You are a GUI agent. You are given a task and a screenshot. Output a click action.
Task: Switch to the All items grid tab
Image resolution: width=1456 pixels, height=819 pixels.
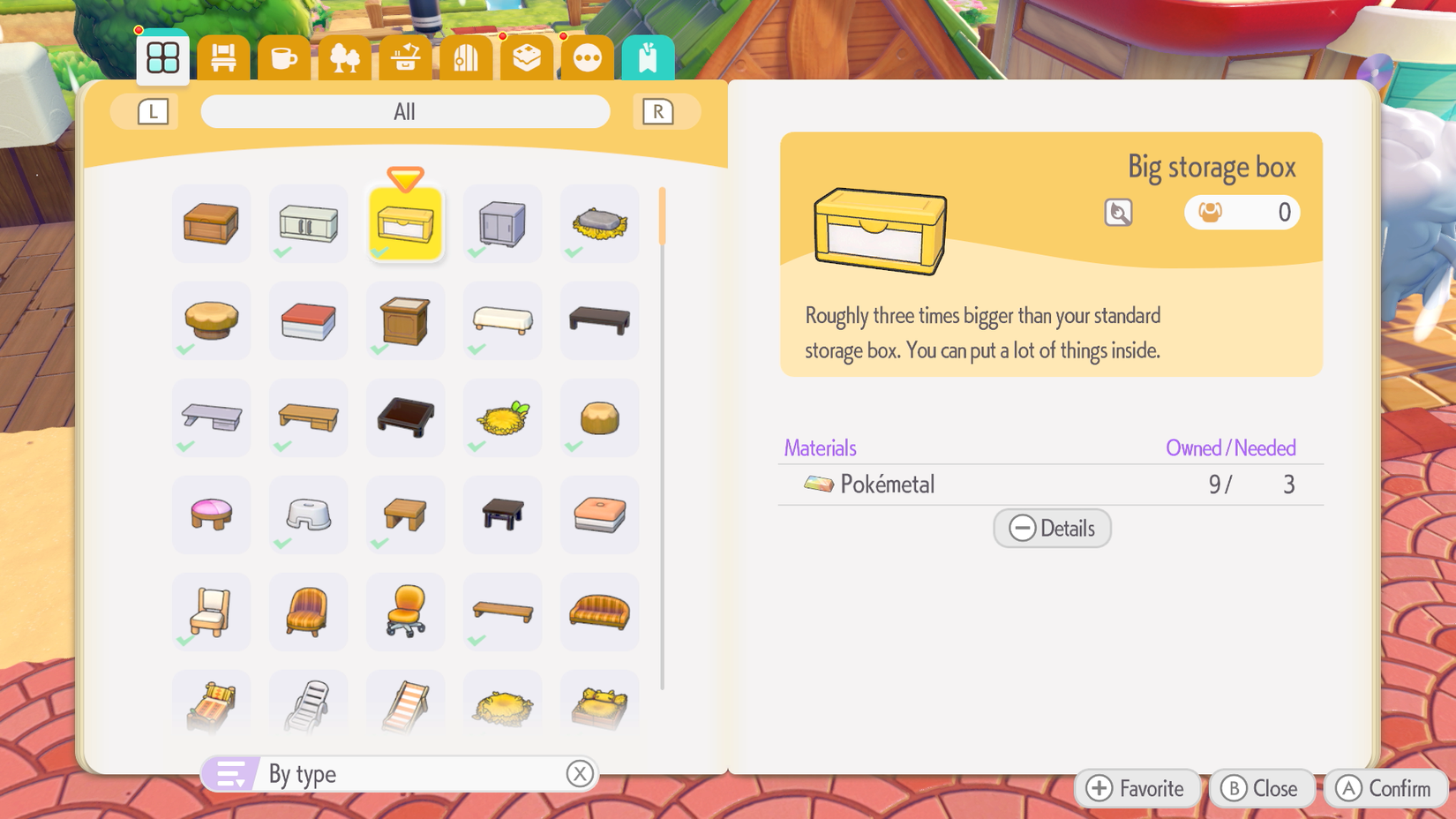pos(162,56)
